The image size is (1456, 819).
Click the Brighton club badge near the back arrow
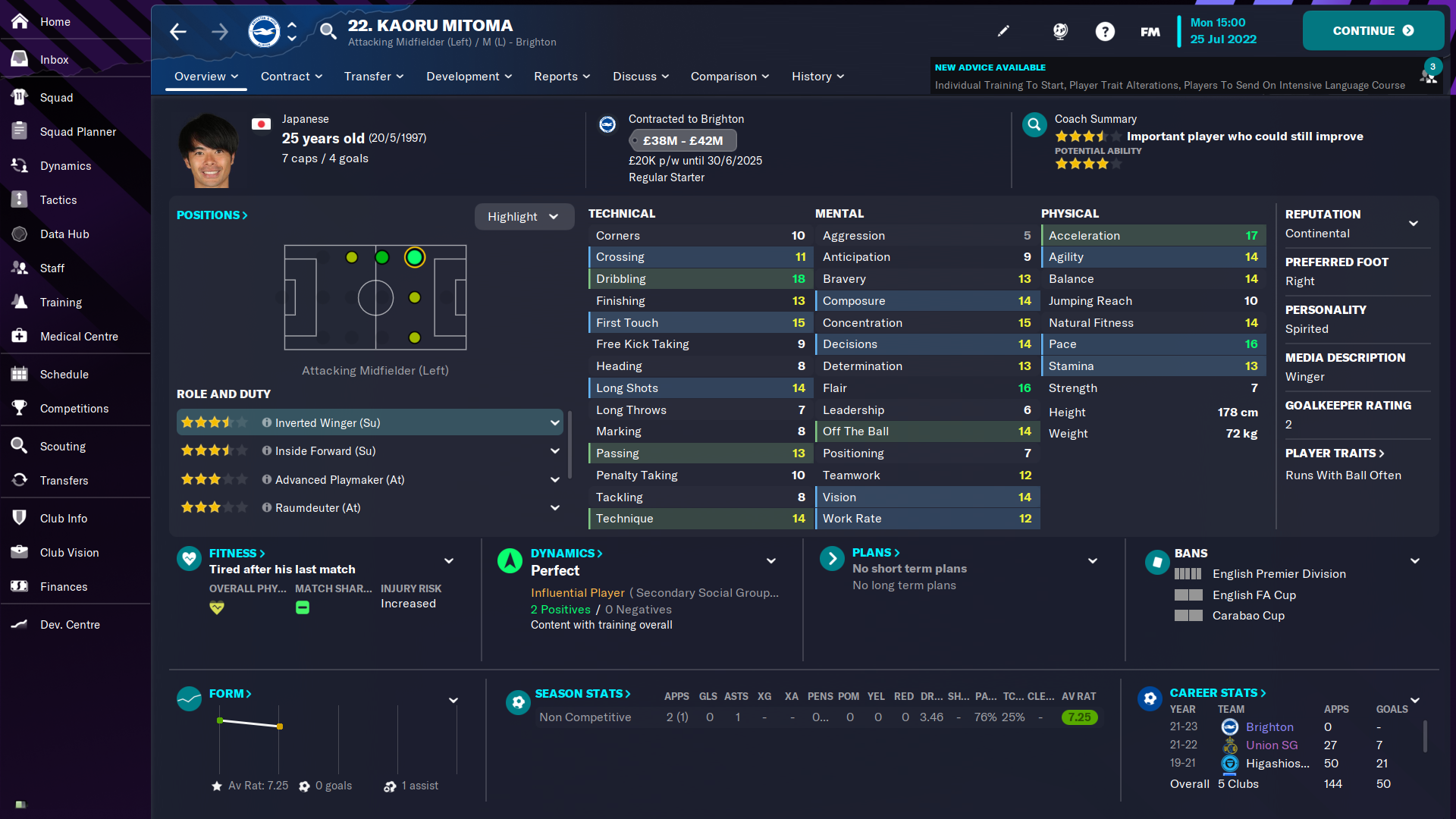262,31
